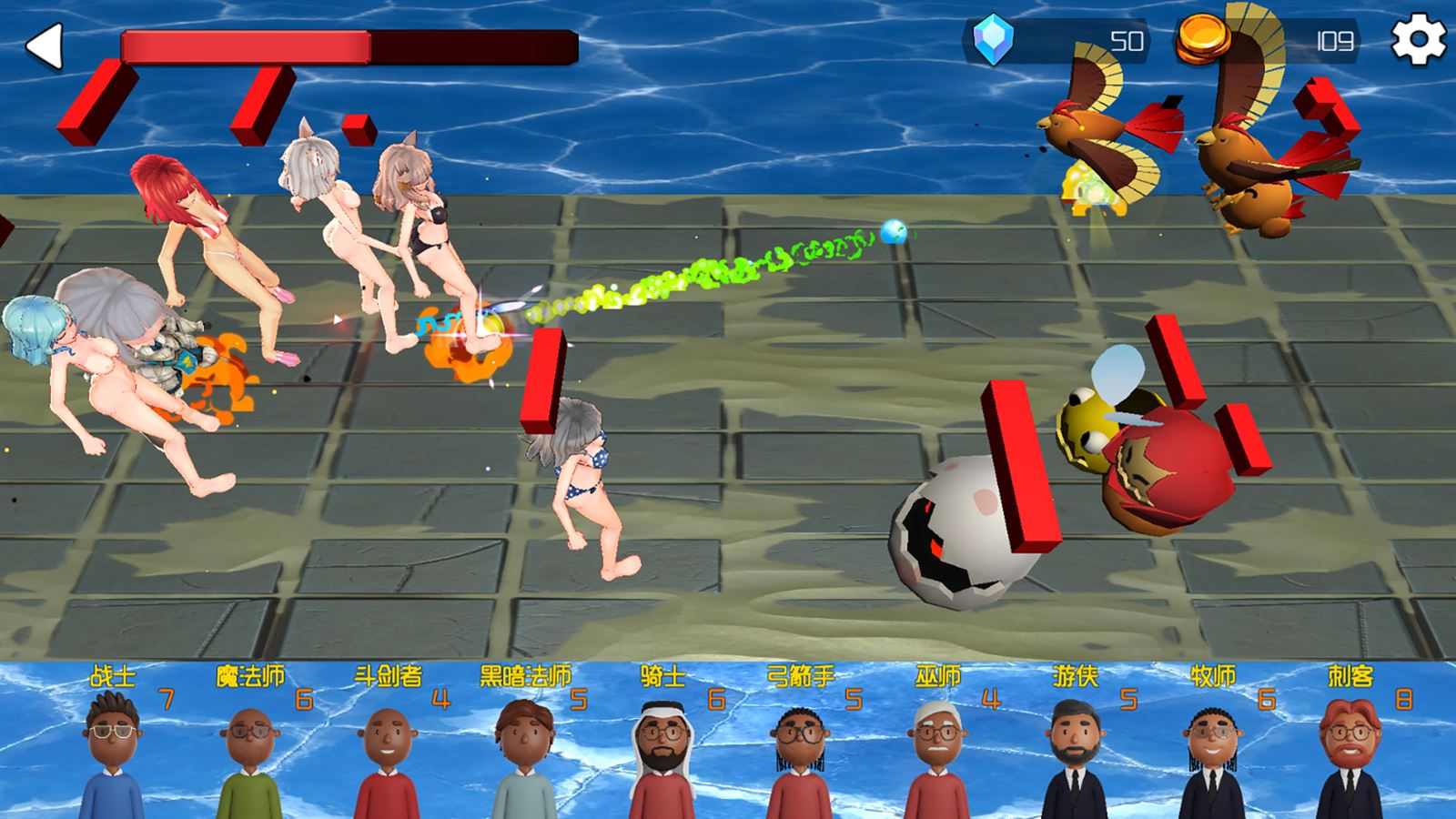Go back using the white arrow

(x=44, y=46)
